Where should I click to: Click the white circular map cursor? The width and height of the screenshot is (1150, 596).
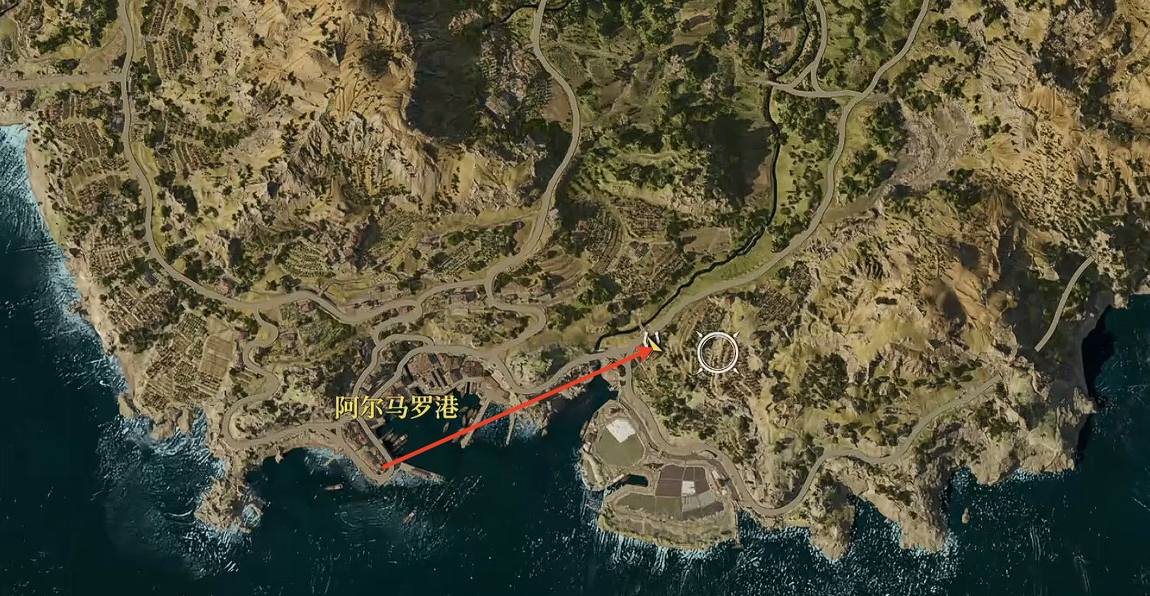(717, 352)
